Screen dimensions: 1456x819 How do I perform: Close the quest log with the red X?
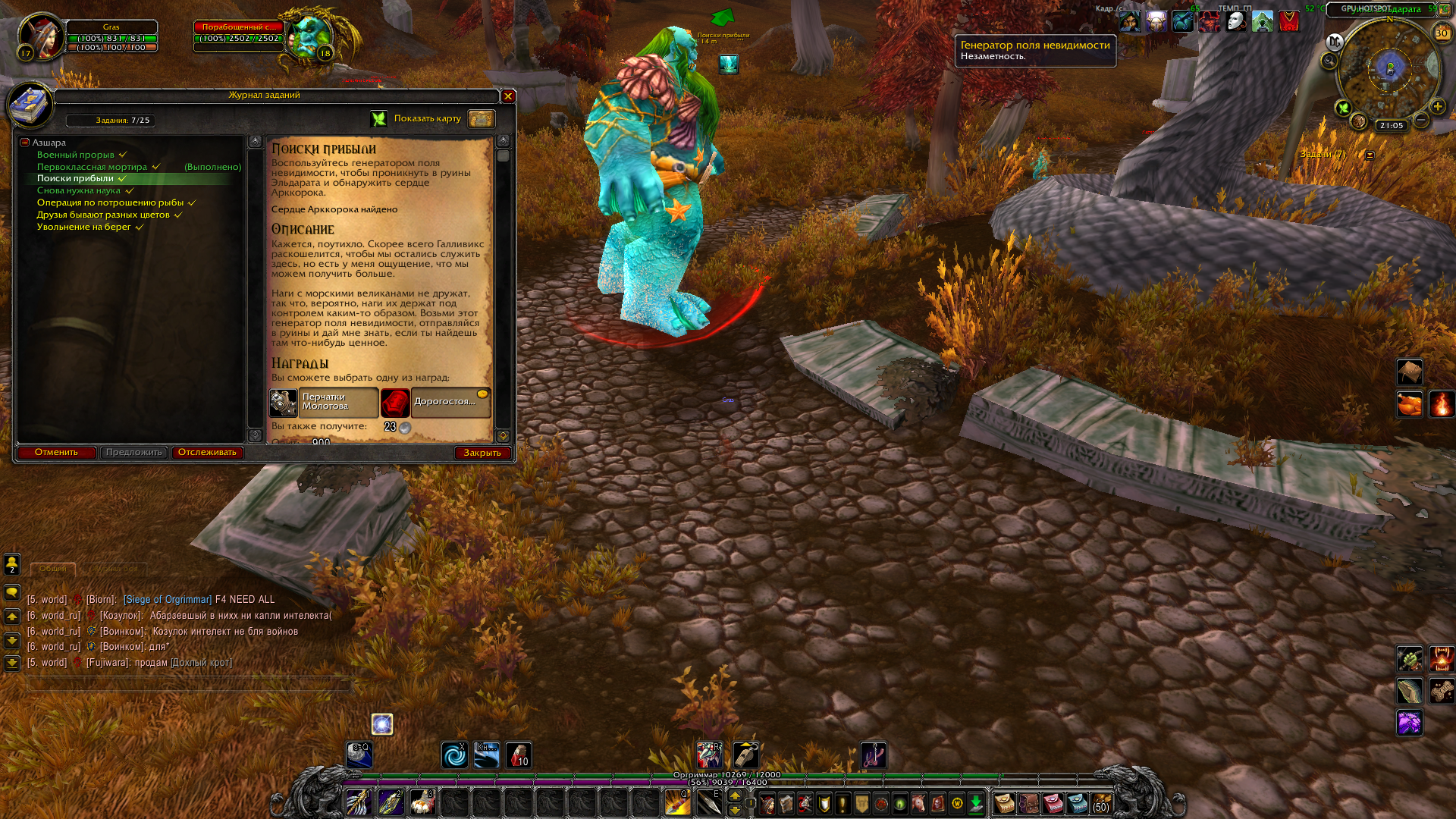click(508, 96)
